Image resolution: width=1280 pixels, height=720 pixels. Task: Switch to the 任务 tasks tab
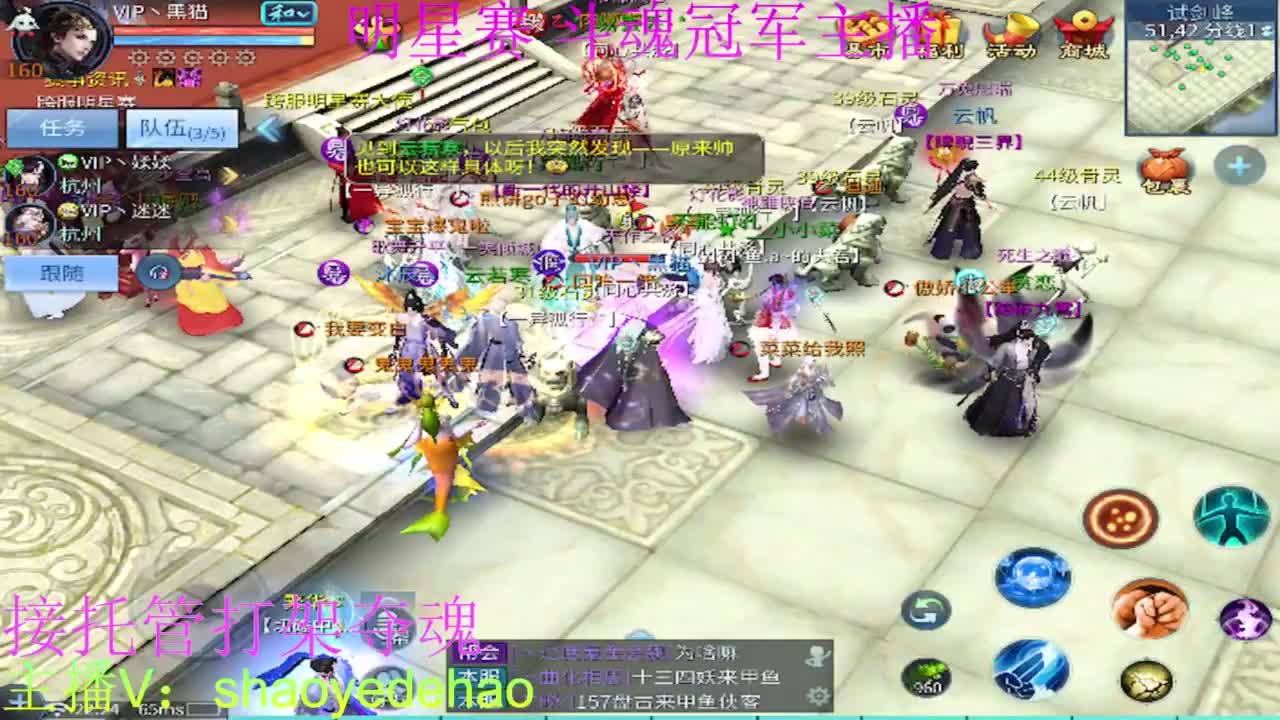point(62,127)
